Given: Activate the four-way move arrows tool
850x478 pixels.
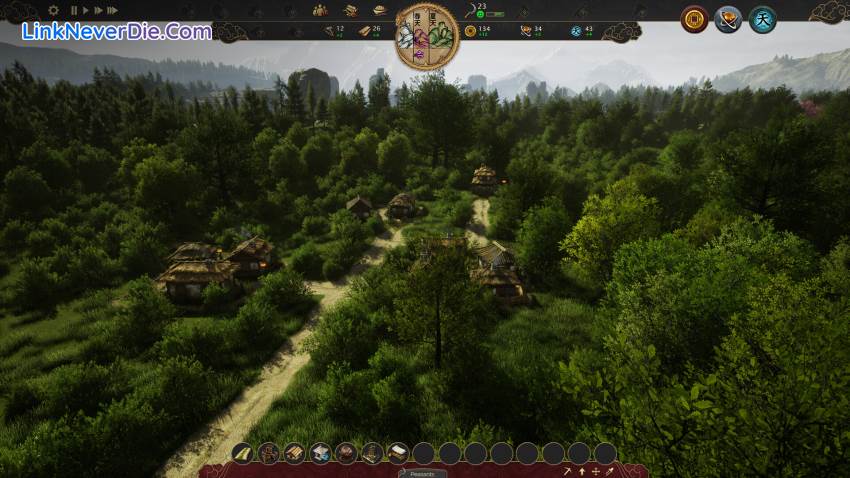Looking at the screenshot, I should click(596, 471).
